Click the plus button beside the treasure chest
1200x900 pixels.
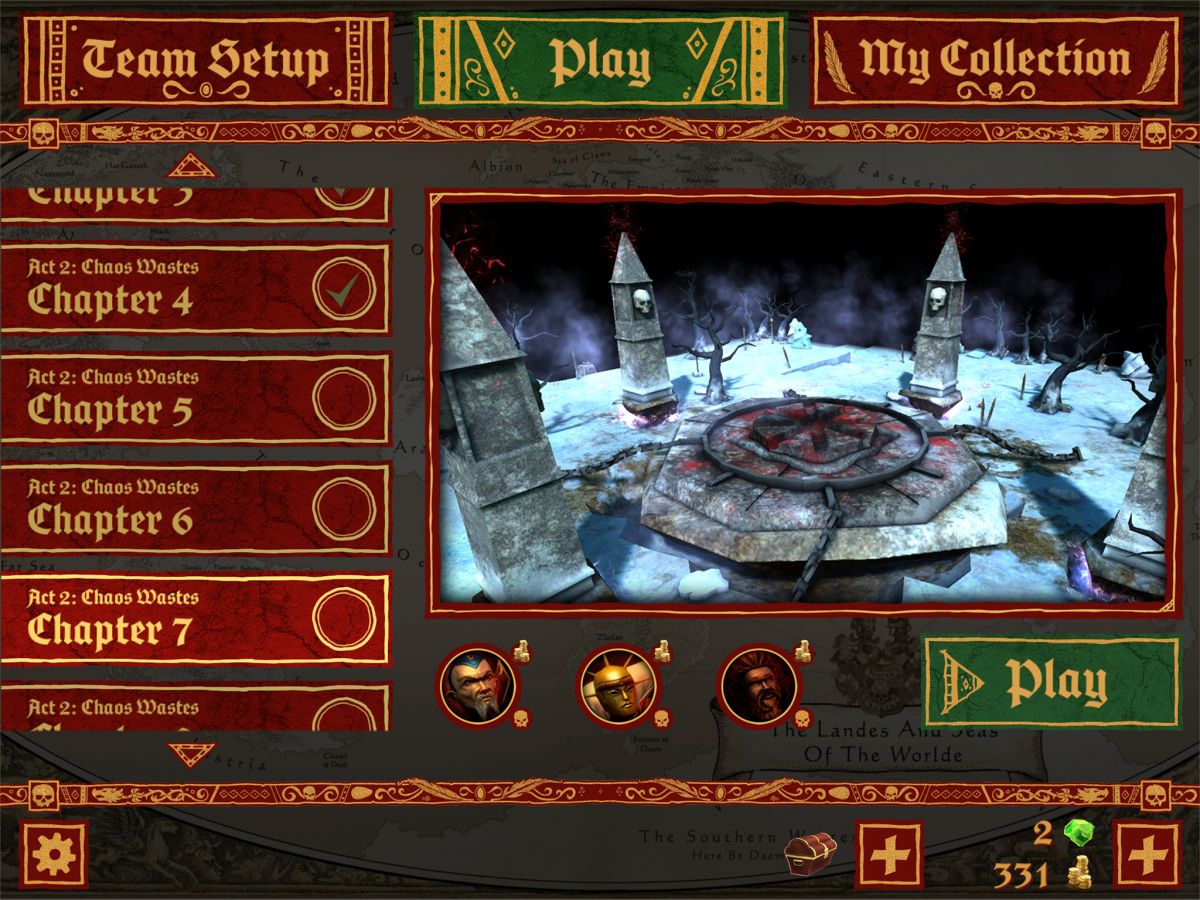pyautogui.click(x=889, y=854)
